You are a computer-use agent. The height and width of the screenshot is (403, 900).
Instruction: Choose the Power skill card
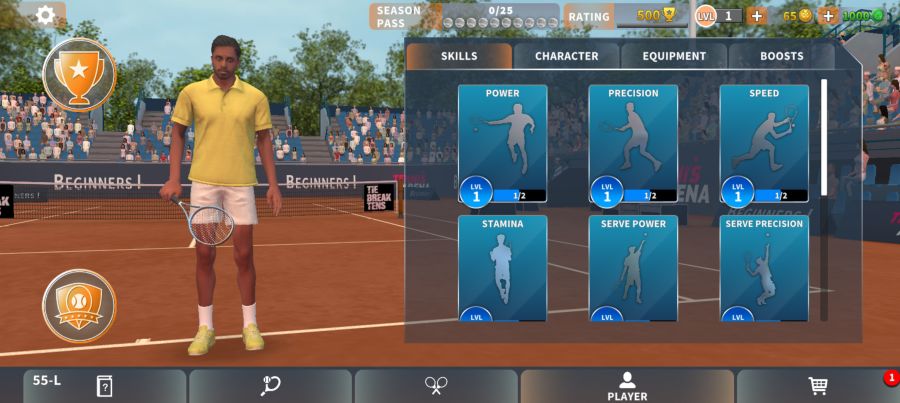[x=502, y=143]
